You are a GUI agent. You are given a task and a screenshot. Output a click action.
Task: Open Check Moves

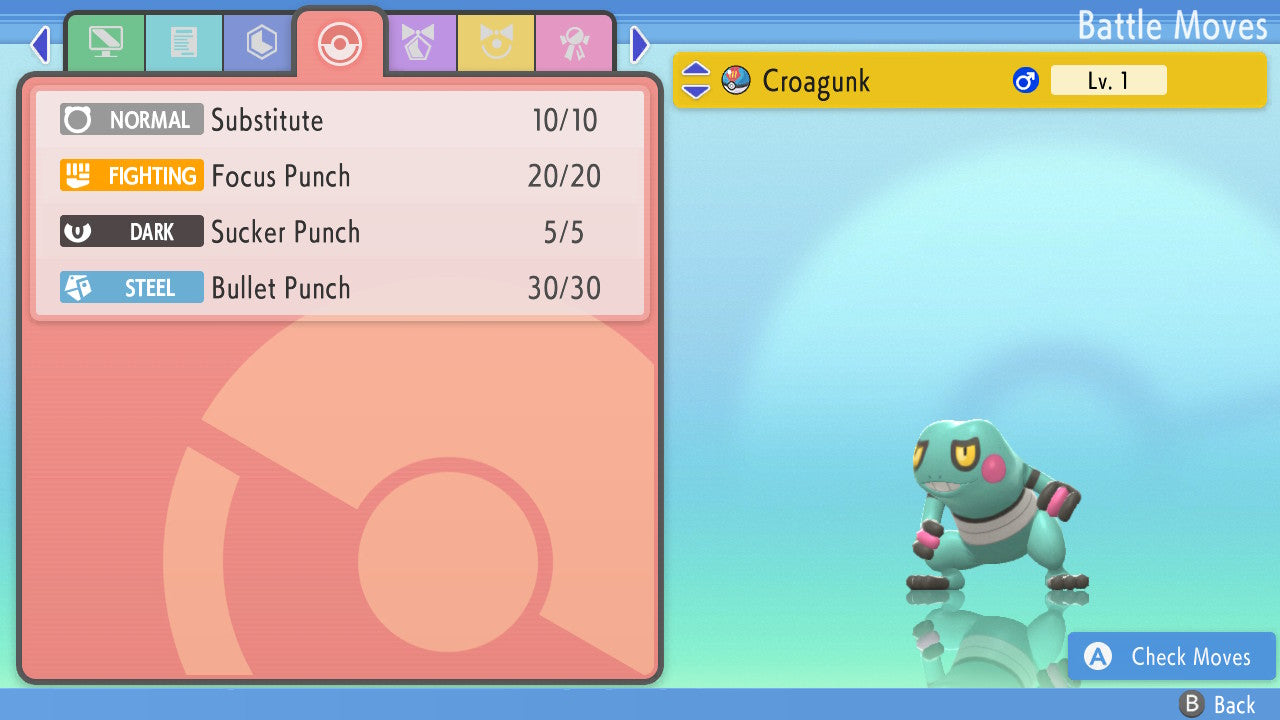[1171, 656]
